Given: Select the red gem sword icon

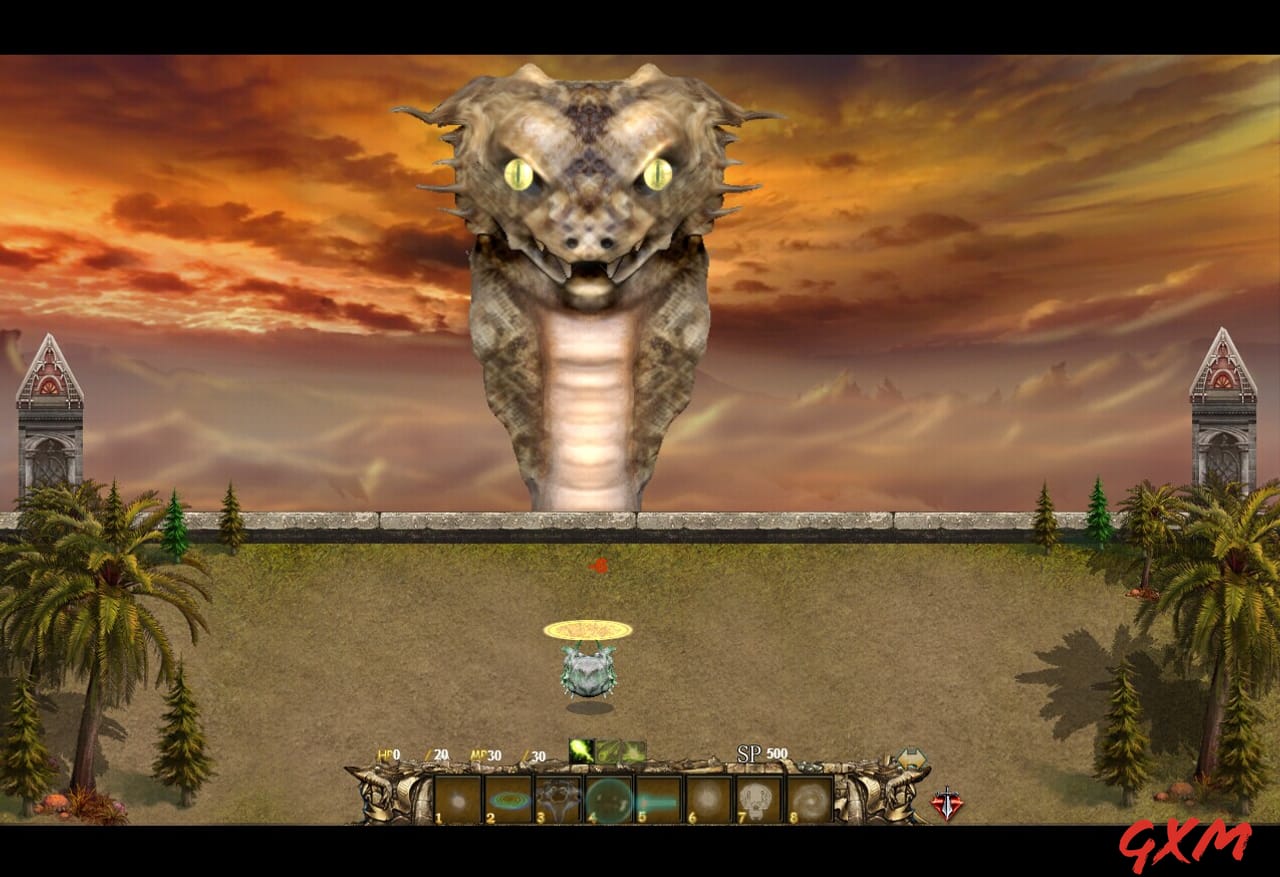Looking at the screenshot, I should pyautogui.click(x=946, y=801).
